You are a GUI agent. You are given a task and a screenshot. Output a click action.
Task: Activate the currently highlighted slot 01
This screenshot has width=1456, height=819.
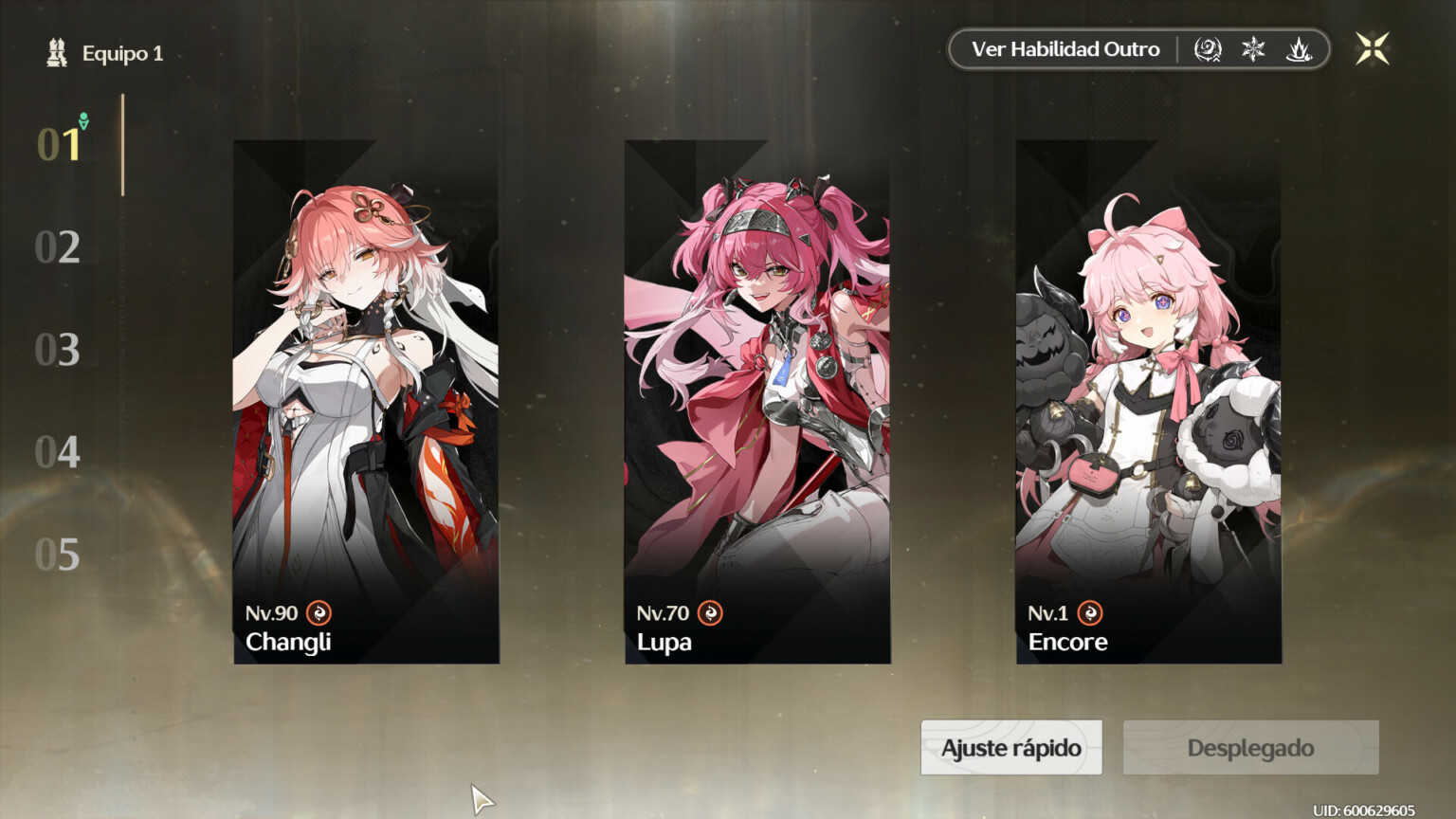(x=57, y=144)
